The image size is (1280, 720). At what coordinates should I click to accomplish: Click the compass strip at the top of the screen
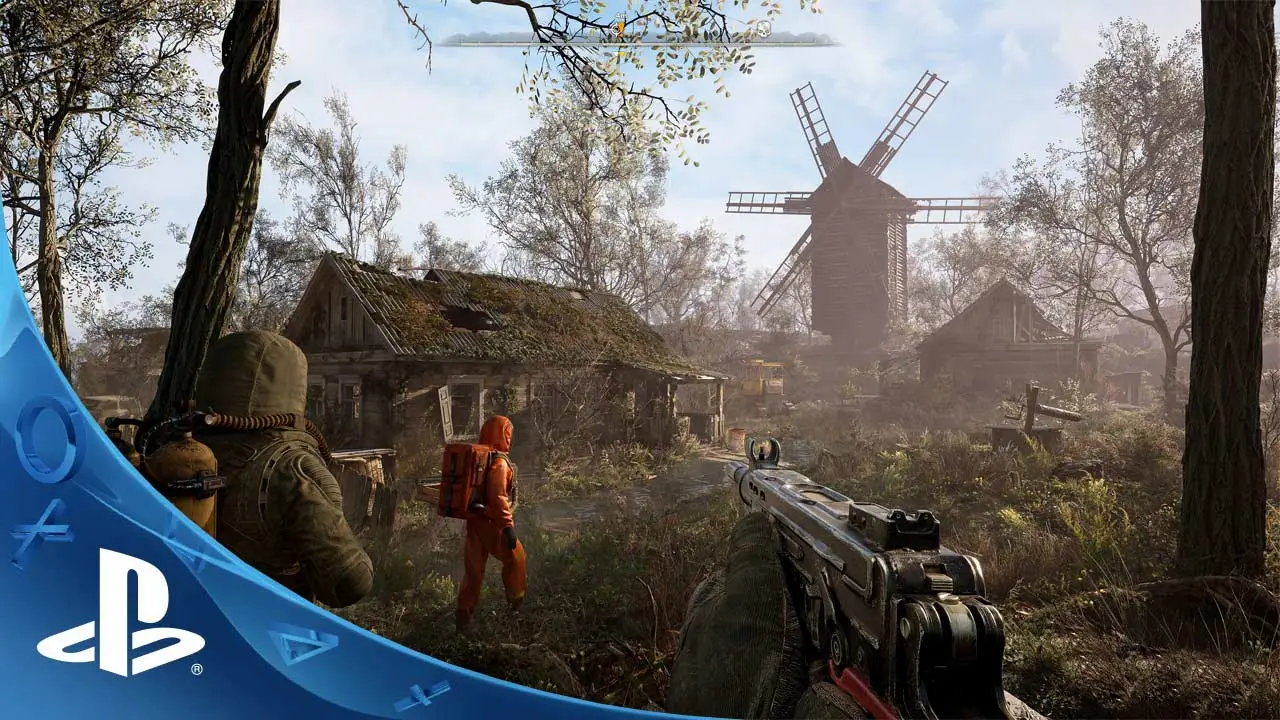(x=640, y=42)
